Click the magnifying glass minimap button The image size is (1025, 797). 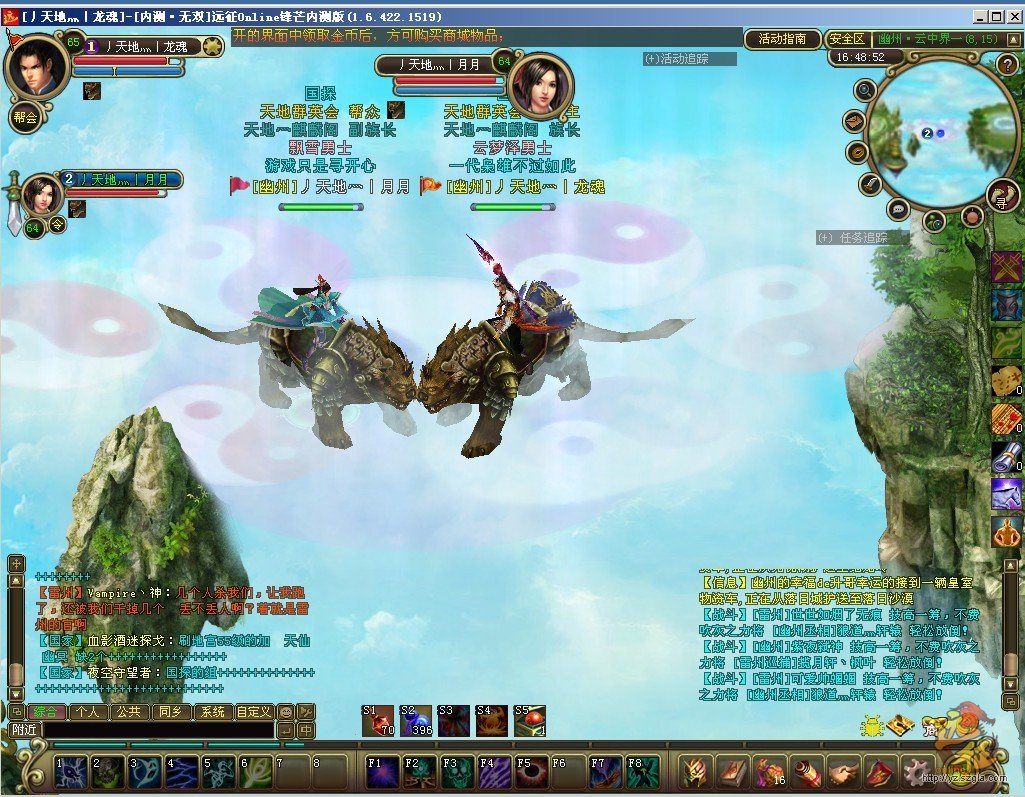point(865,90)
